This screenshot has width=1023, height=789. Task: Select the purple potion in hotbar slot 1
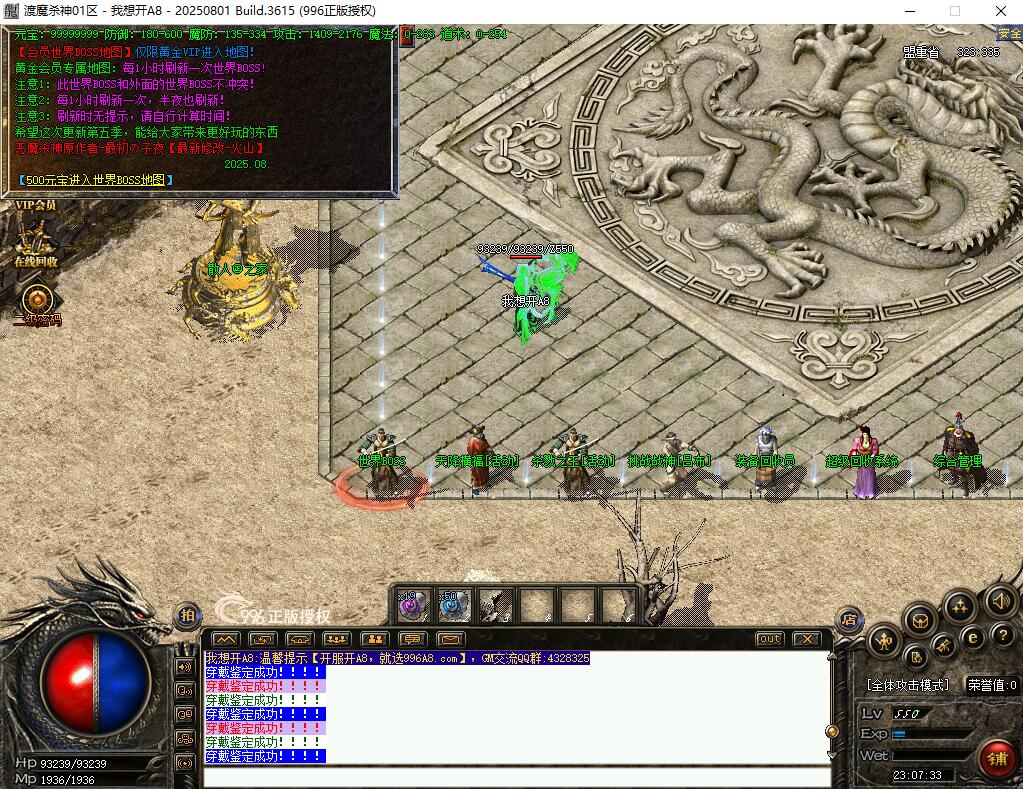click(x=413, y=605)
